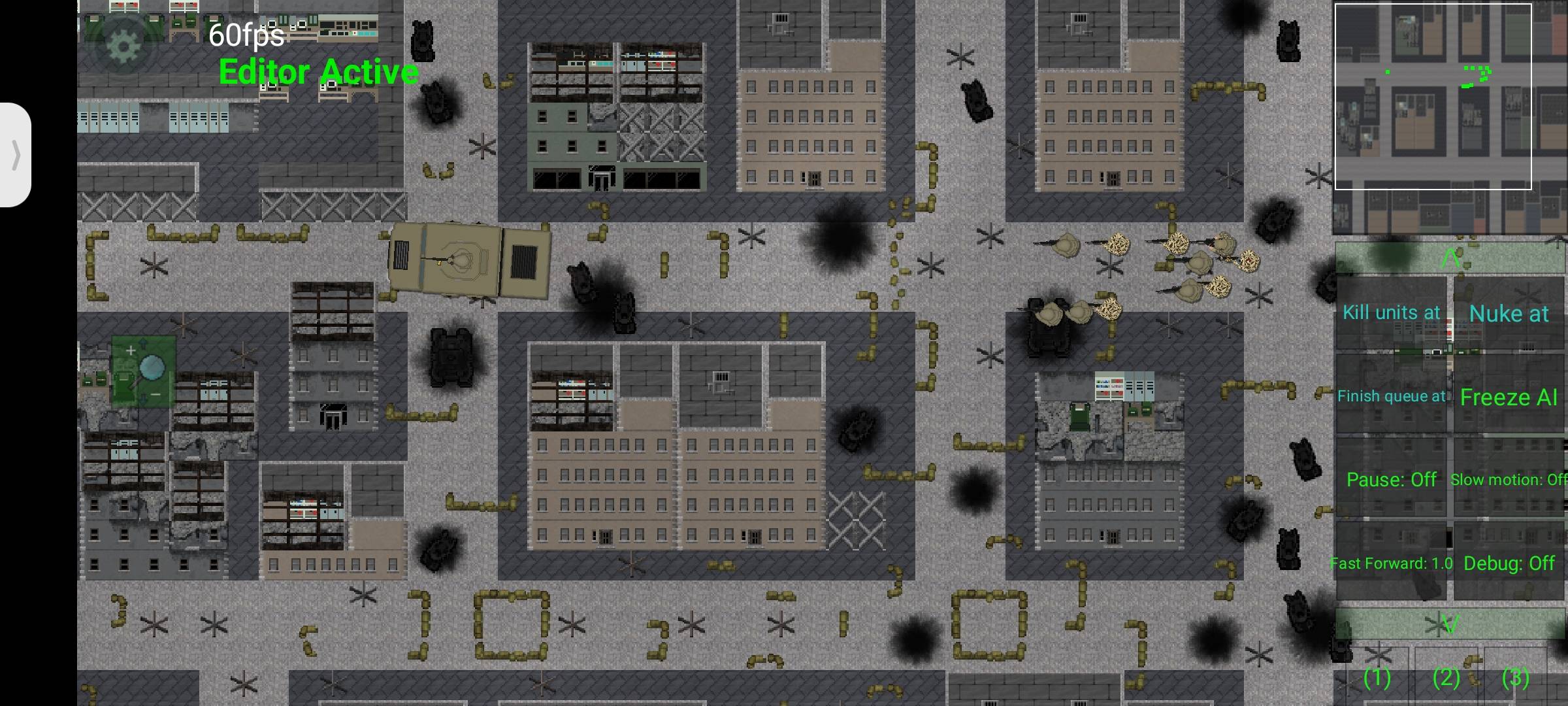Select control group (3)
The image size is (1568, 706).
pyautogui.click(x=1515, y=677)
